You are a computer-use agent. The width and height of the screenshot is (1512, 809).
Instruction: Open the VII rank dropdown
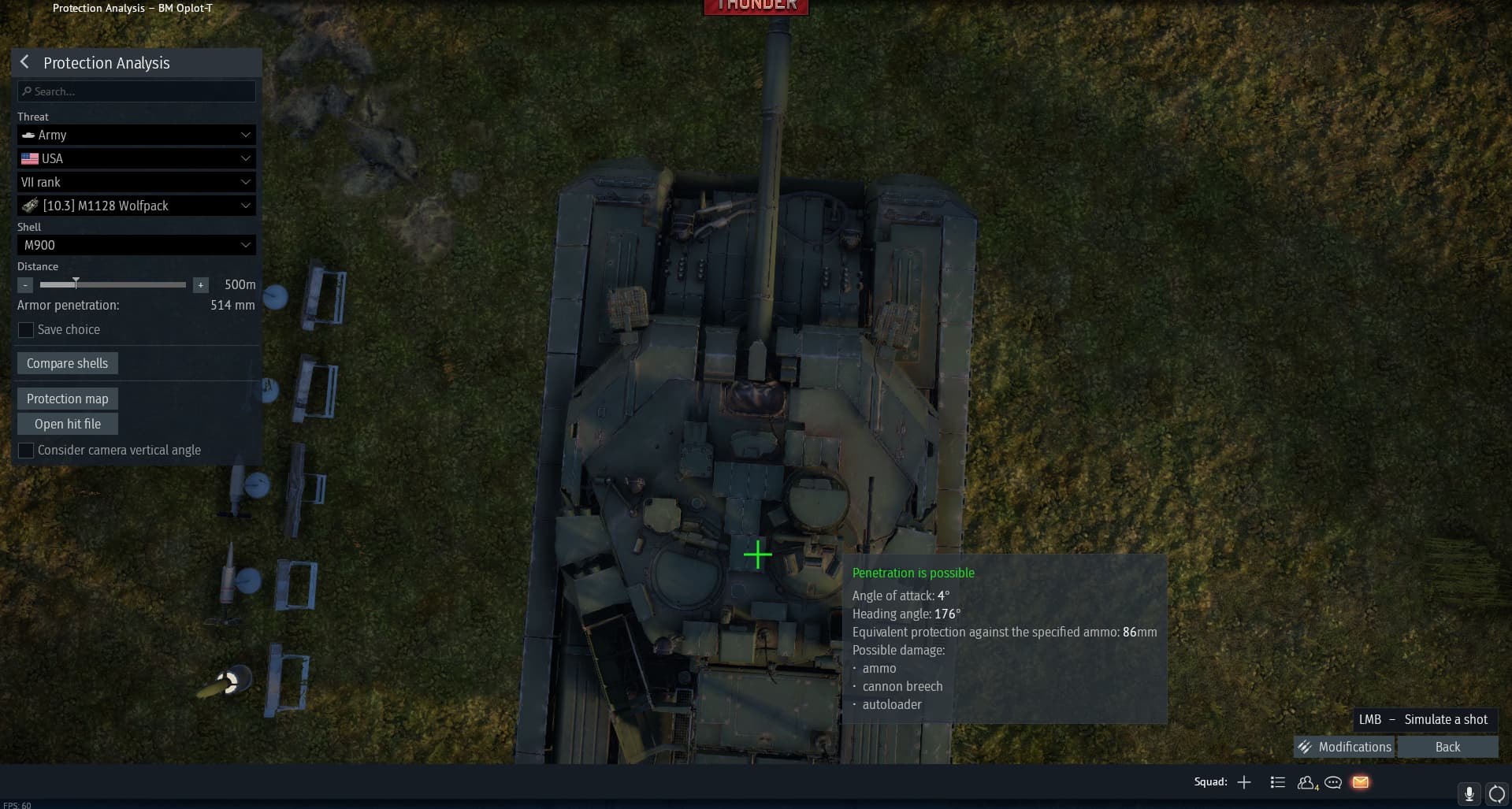(x=136, y=182)
